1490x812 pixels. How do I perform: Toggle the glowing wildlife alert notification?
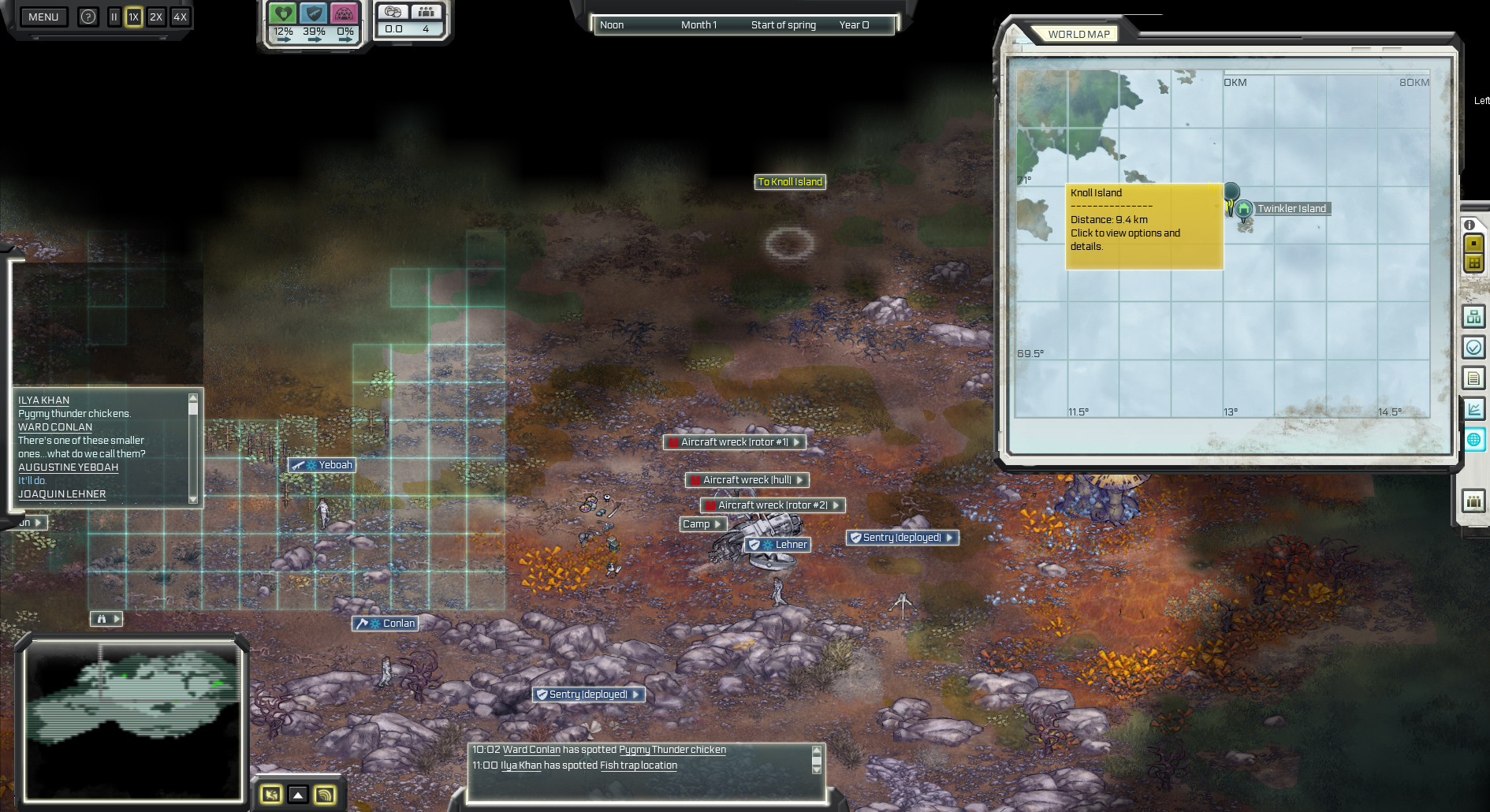click(270, 795)
